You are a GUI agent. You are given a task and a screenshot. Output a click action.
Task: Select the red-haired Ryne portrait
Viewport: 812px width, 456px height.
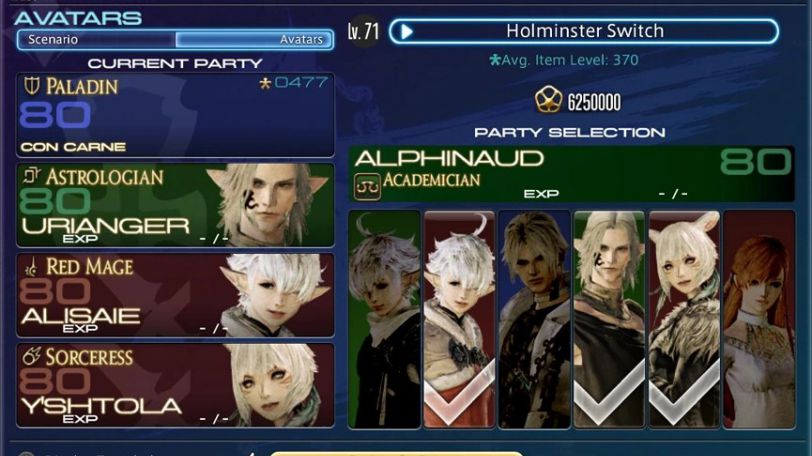(x=759, y=318)
